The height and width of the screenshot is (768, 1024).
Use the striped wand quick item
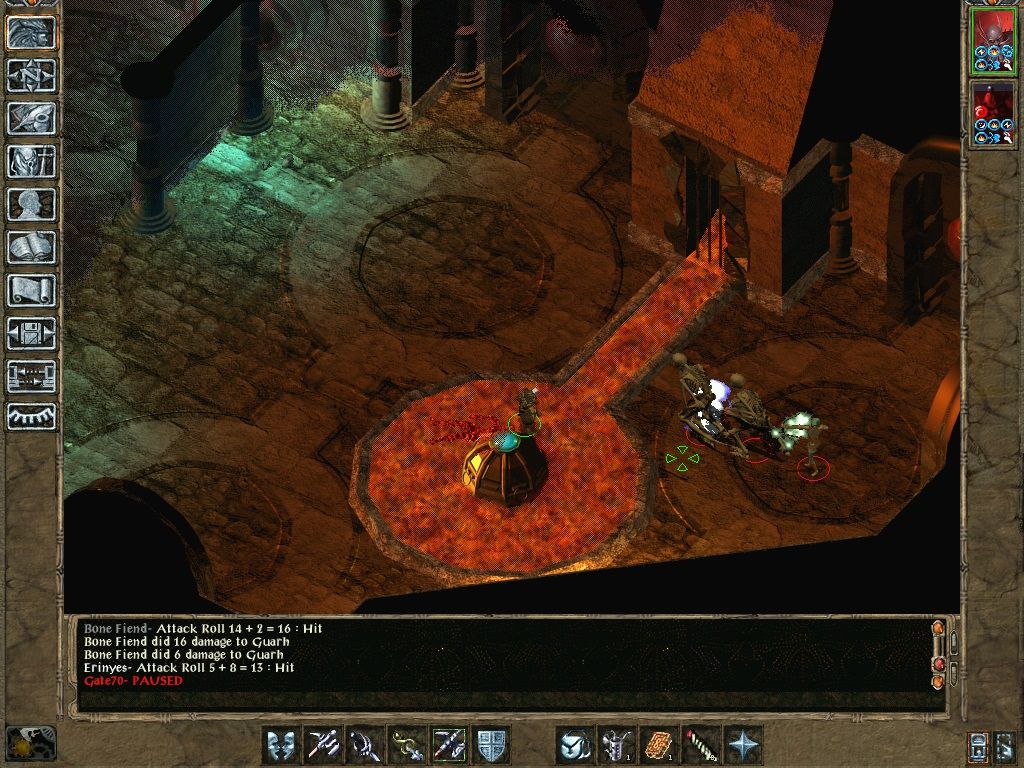701,745
